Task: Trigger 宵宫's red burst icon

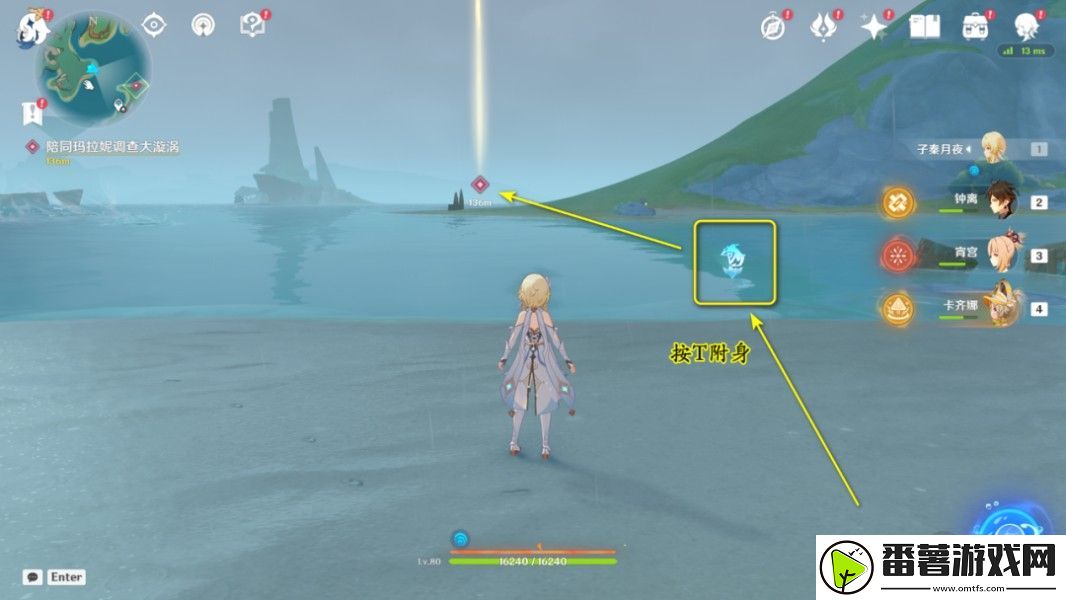Action: click(897, 255)
